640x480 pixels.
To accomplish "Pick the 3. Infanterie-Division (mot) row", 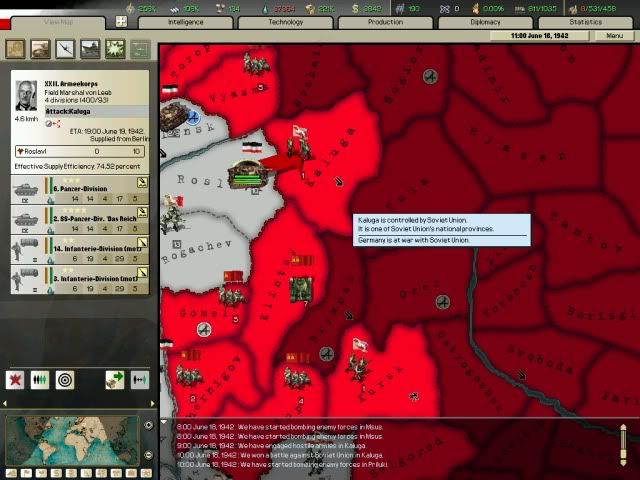I will click(x=80, y=278).
